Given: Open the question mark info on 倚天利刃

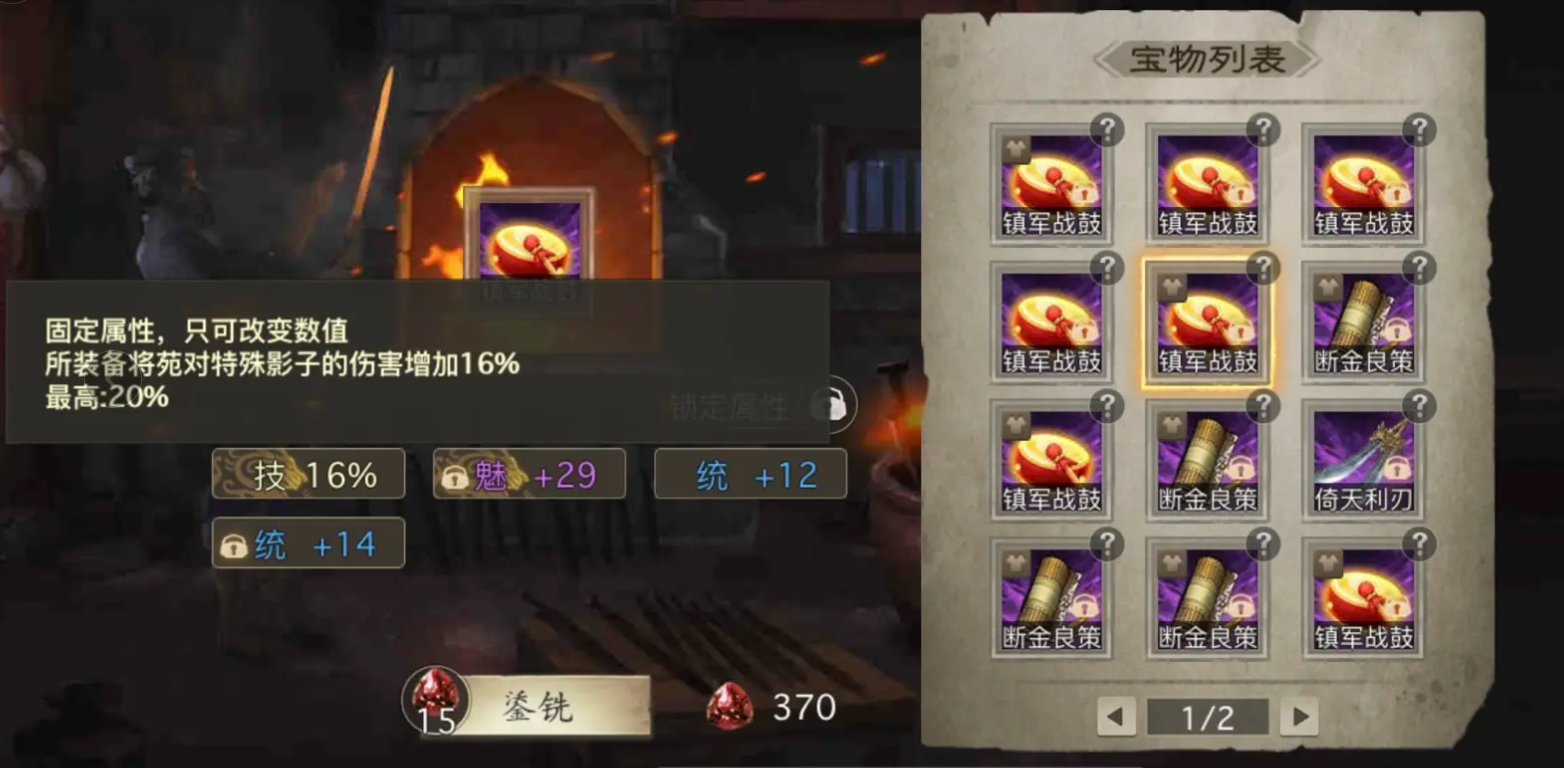Looking at the screenshot, I should coord(1417,407).
